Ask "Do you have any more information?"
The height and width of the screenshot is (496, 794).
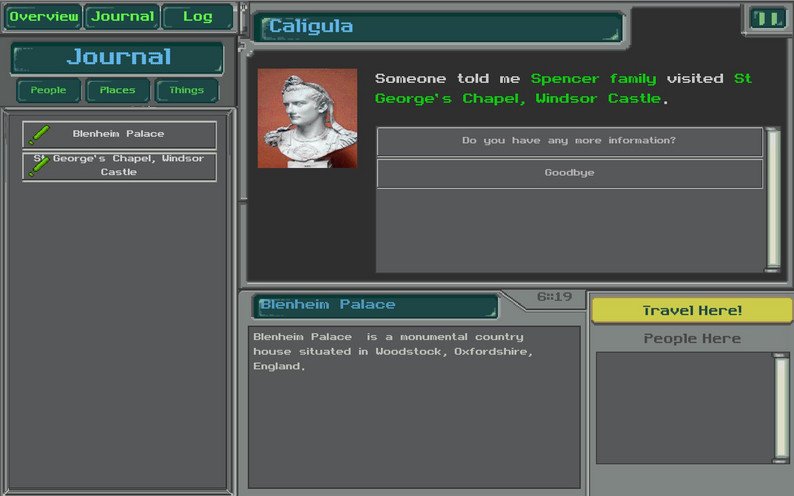569,141
